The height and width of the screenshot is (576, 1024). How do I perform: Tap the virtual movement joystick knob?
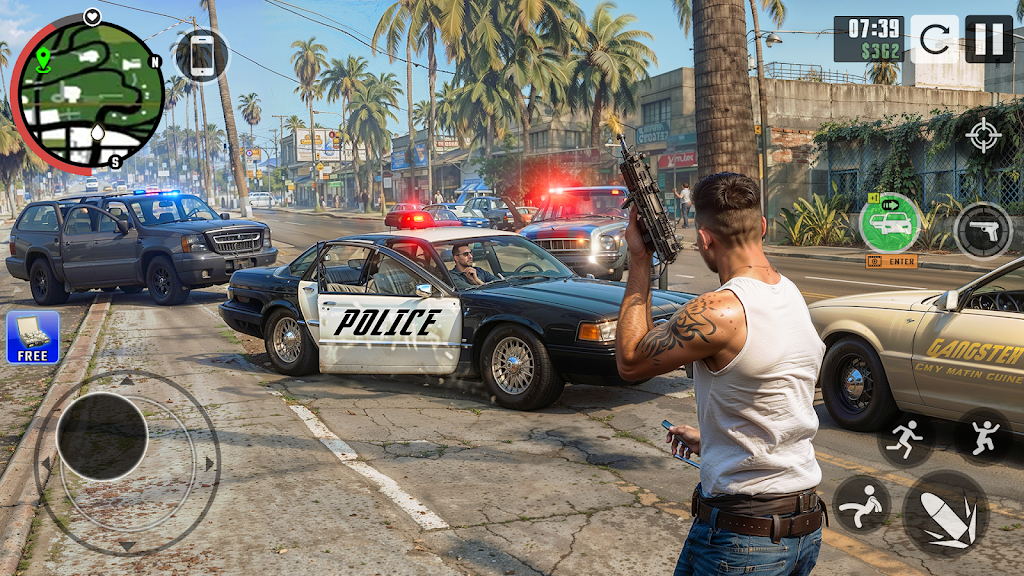(x=102, y=436)
